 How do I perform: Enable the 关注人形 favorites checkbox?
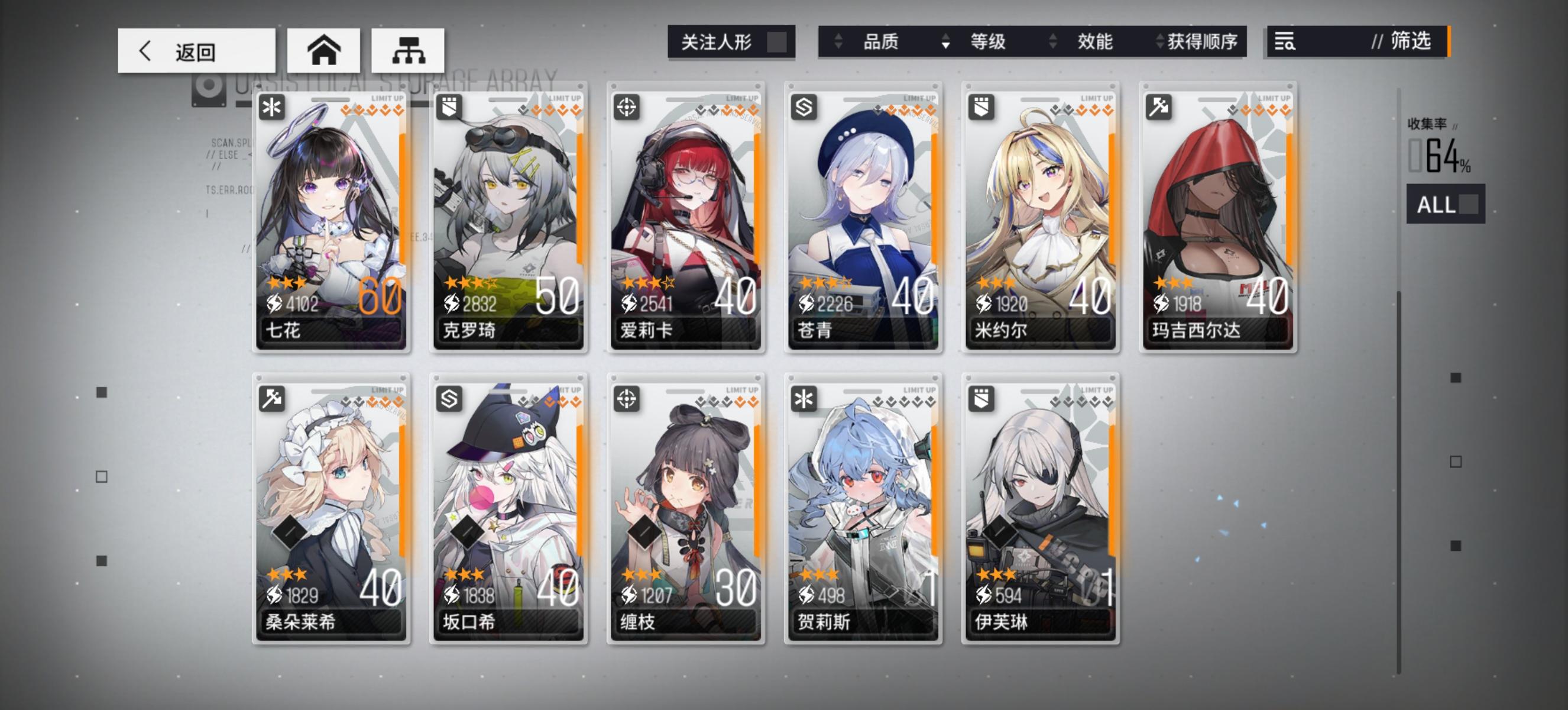pos(779,41)
